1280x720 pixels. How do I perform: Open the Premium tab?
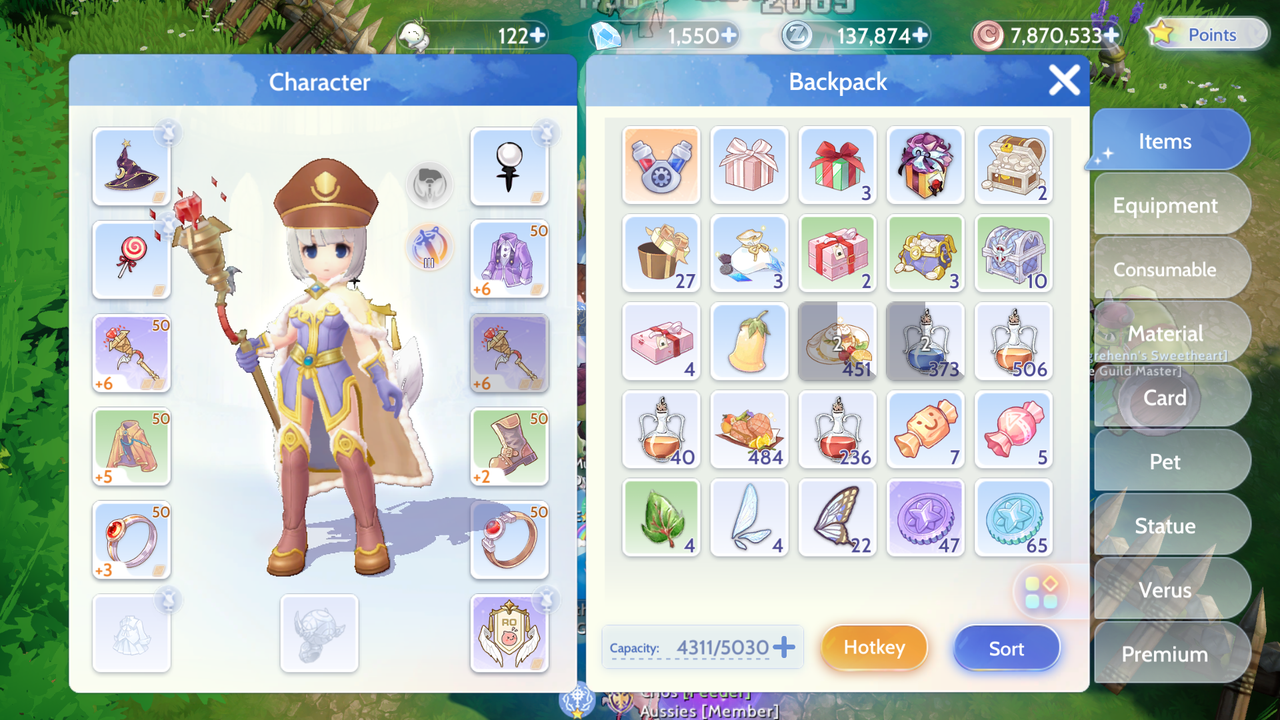click(1165, 654)
